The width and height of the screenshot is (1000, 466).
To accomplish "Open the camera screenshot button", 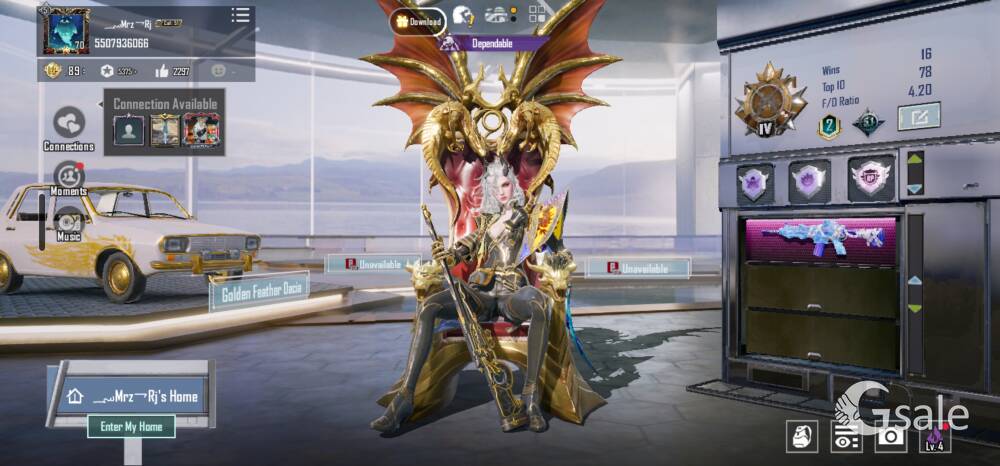I will 890,436.
